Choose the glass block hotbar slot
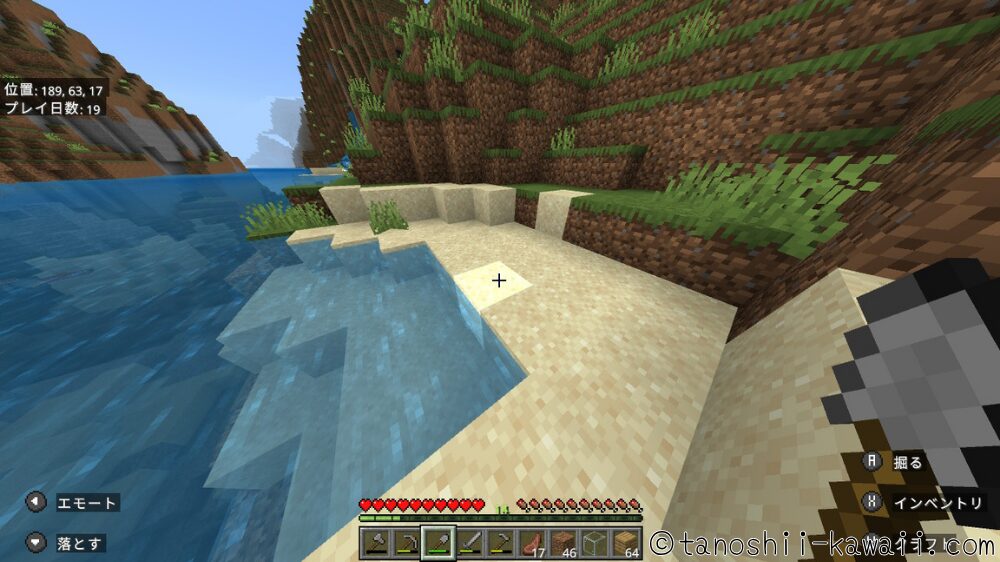This screenshot has height=562, width=1000. point(595,543)
